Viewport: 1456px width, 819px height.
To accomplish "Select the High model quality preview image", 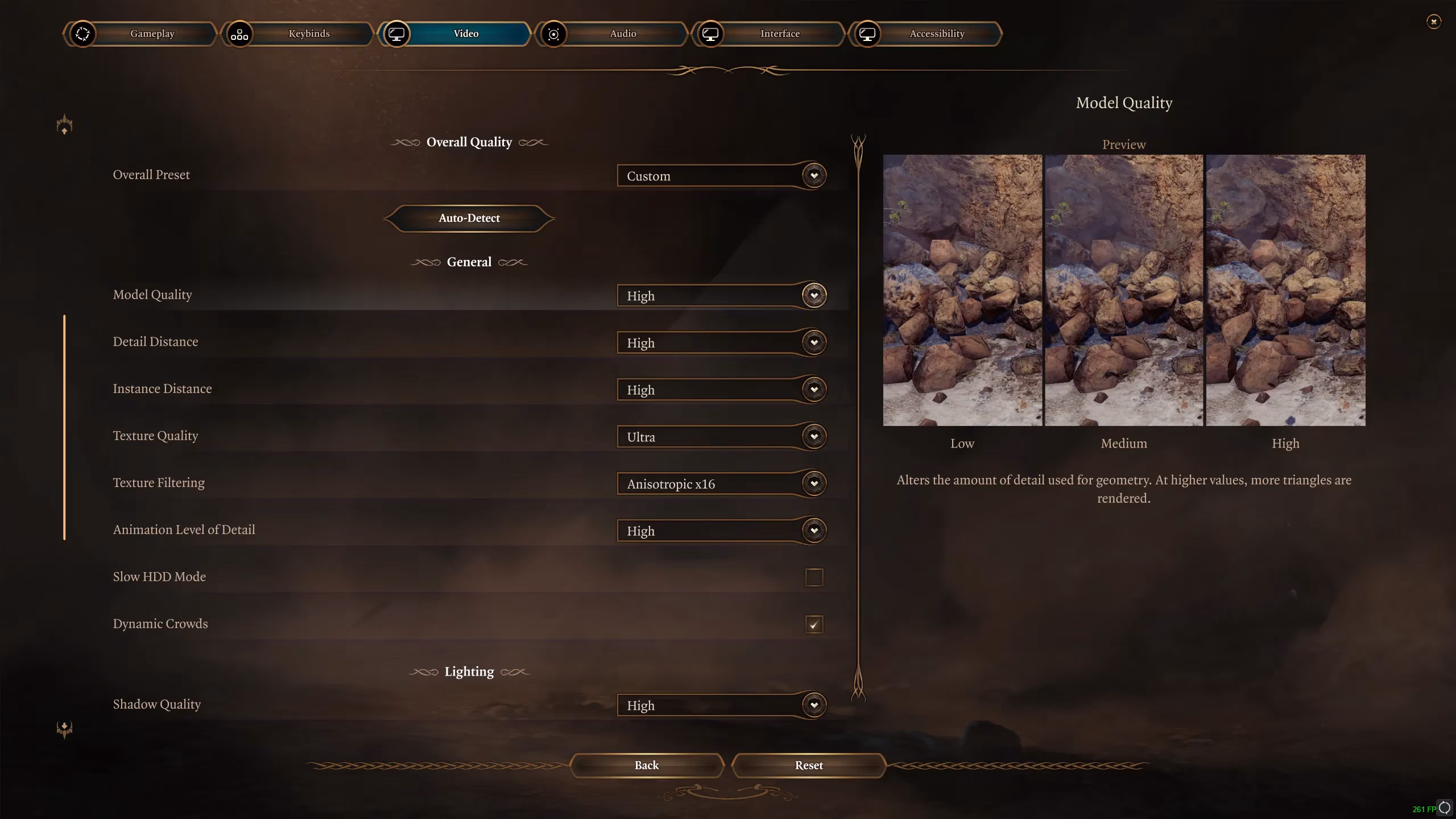I will 1285,290.
